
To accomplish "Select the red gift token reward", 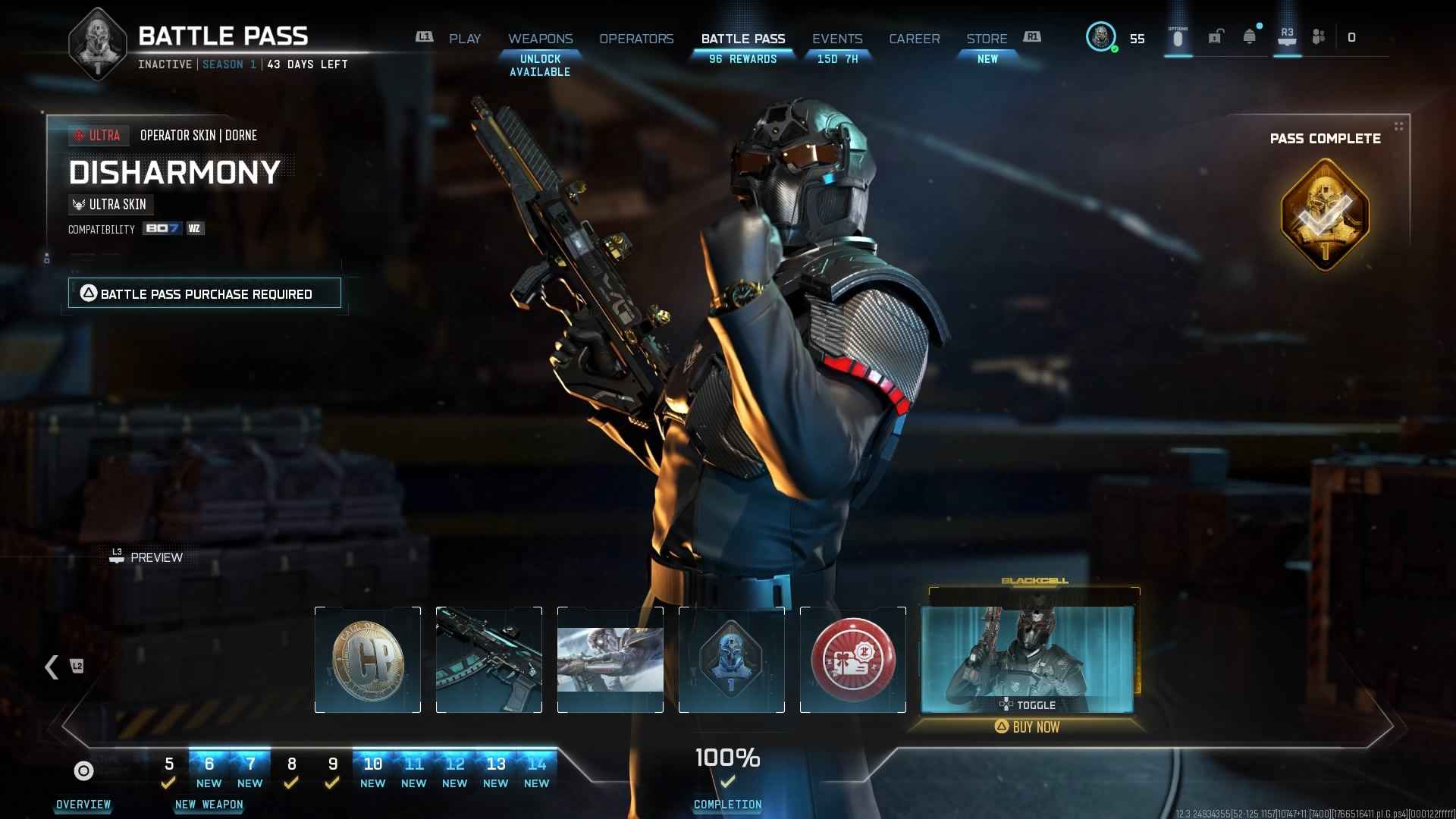I will (853, 660).
